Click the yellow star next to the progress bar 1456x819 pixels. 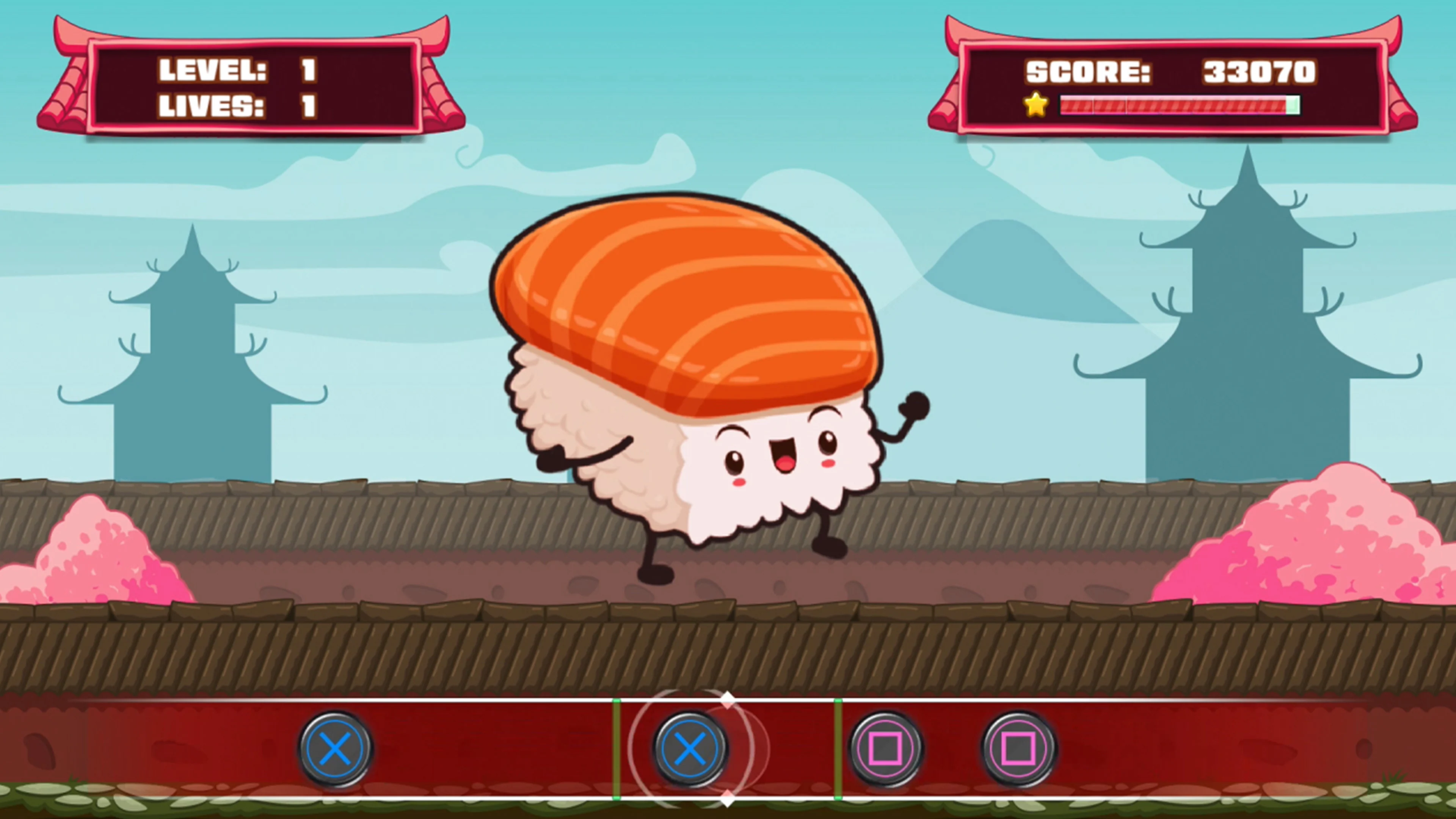(x=1036, y=104)
